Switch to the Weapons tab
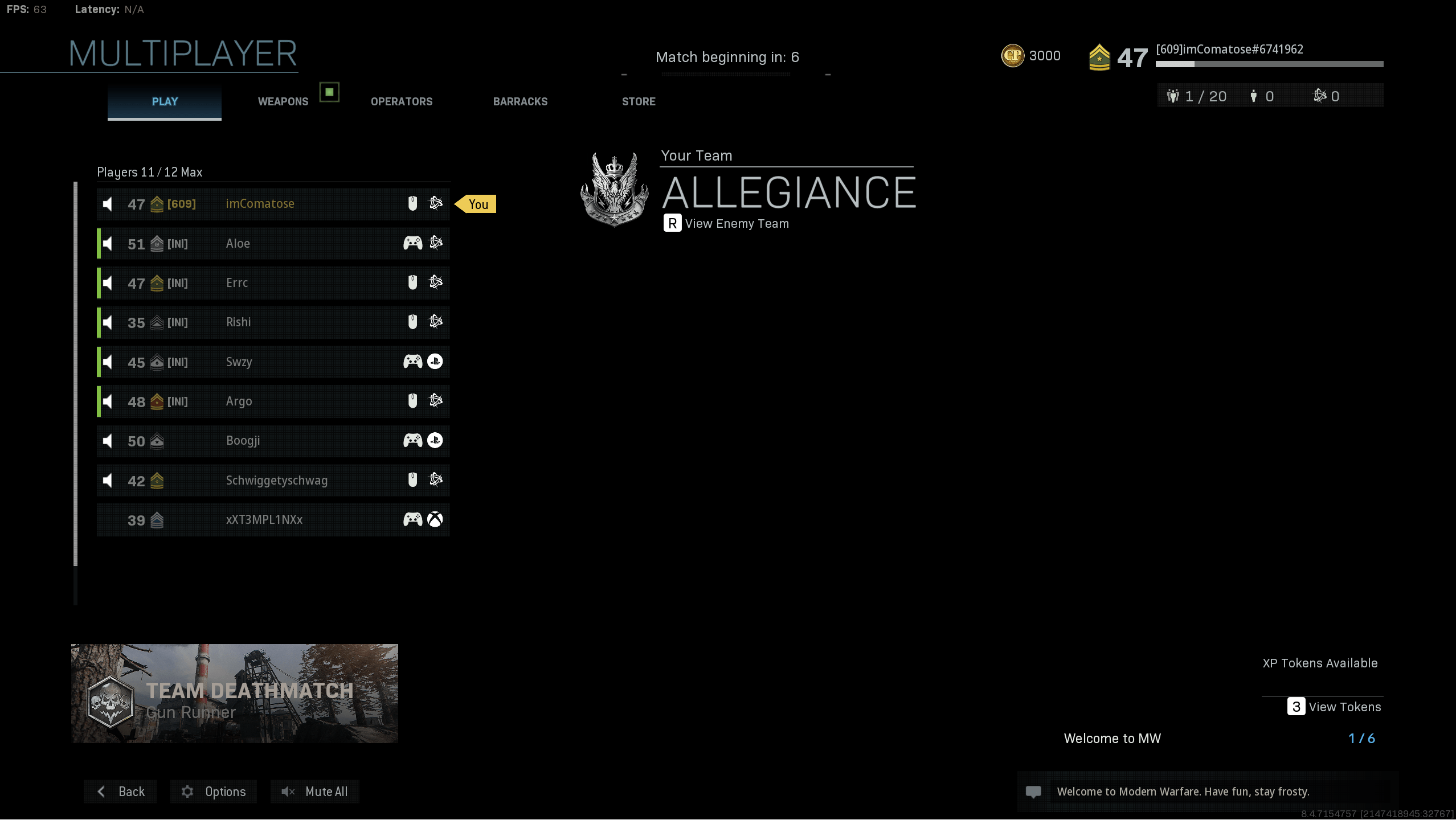Viewport: 1456px width, 820px height. 283,101
